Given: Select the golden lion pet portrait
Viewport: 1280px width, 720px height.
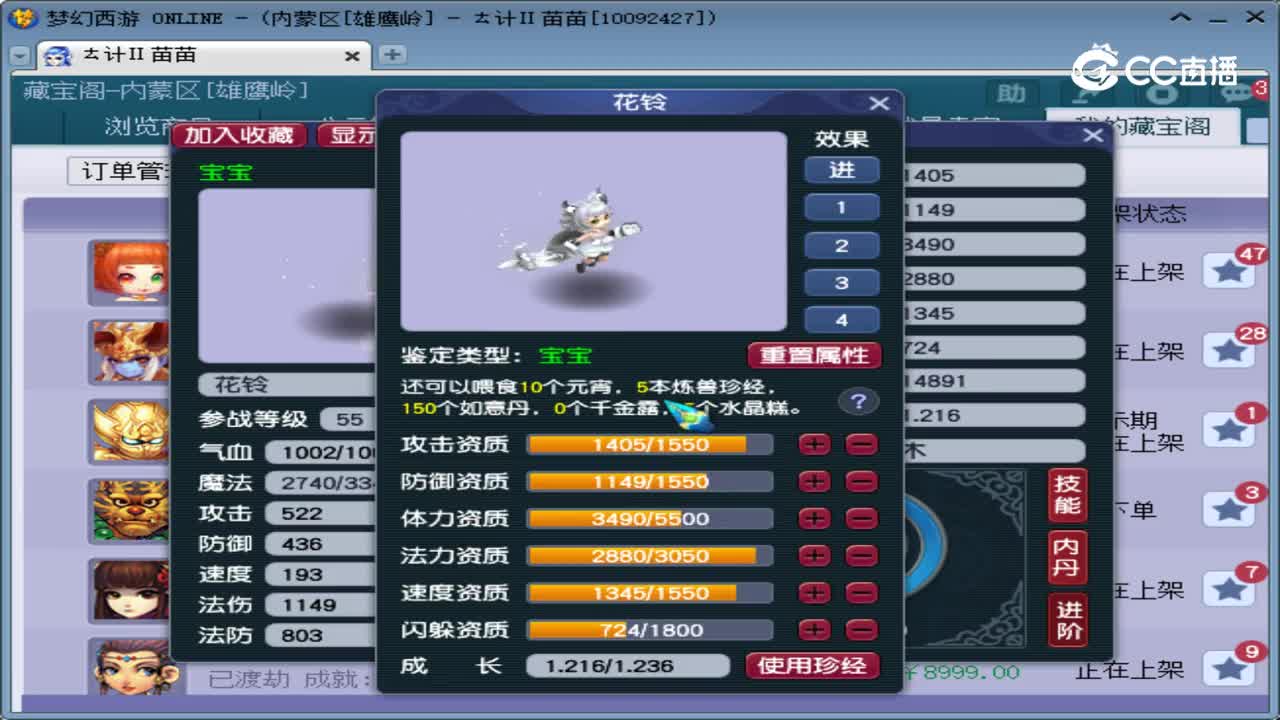Looking at the screenshot, I should coord(128,432).
